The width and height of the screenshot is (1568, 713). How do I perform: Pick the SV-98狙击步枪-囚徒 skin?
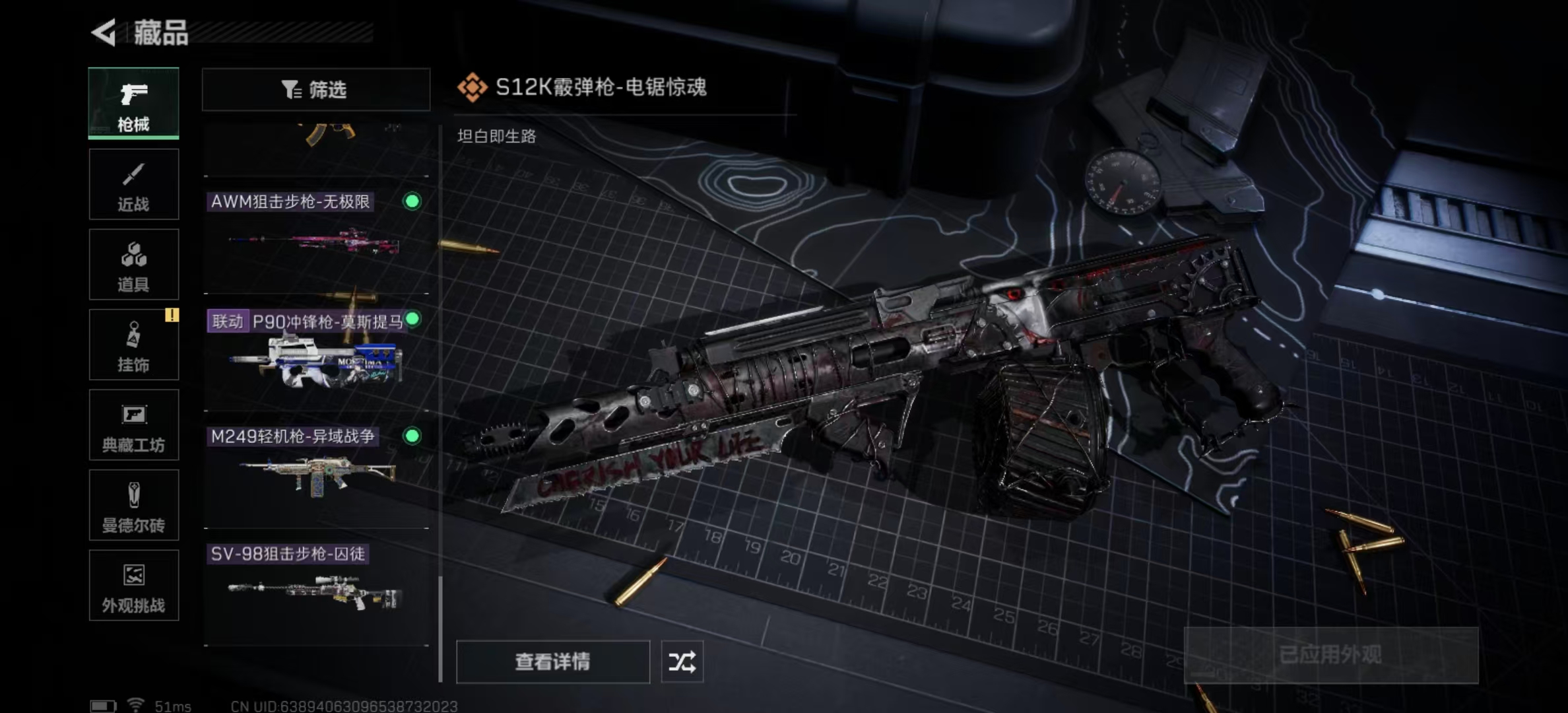[x=317, y=591]
